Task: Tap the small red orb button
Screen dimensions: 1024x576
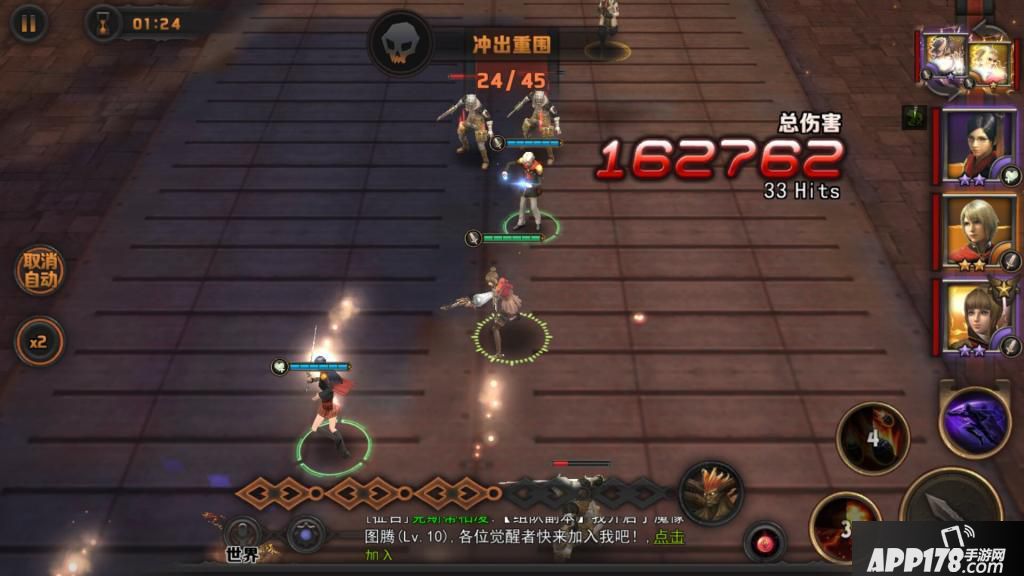Action: point(765,542)
